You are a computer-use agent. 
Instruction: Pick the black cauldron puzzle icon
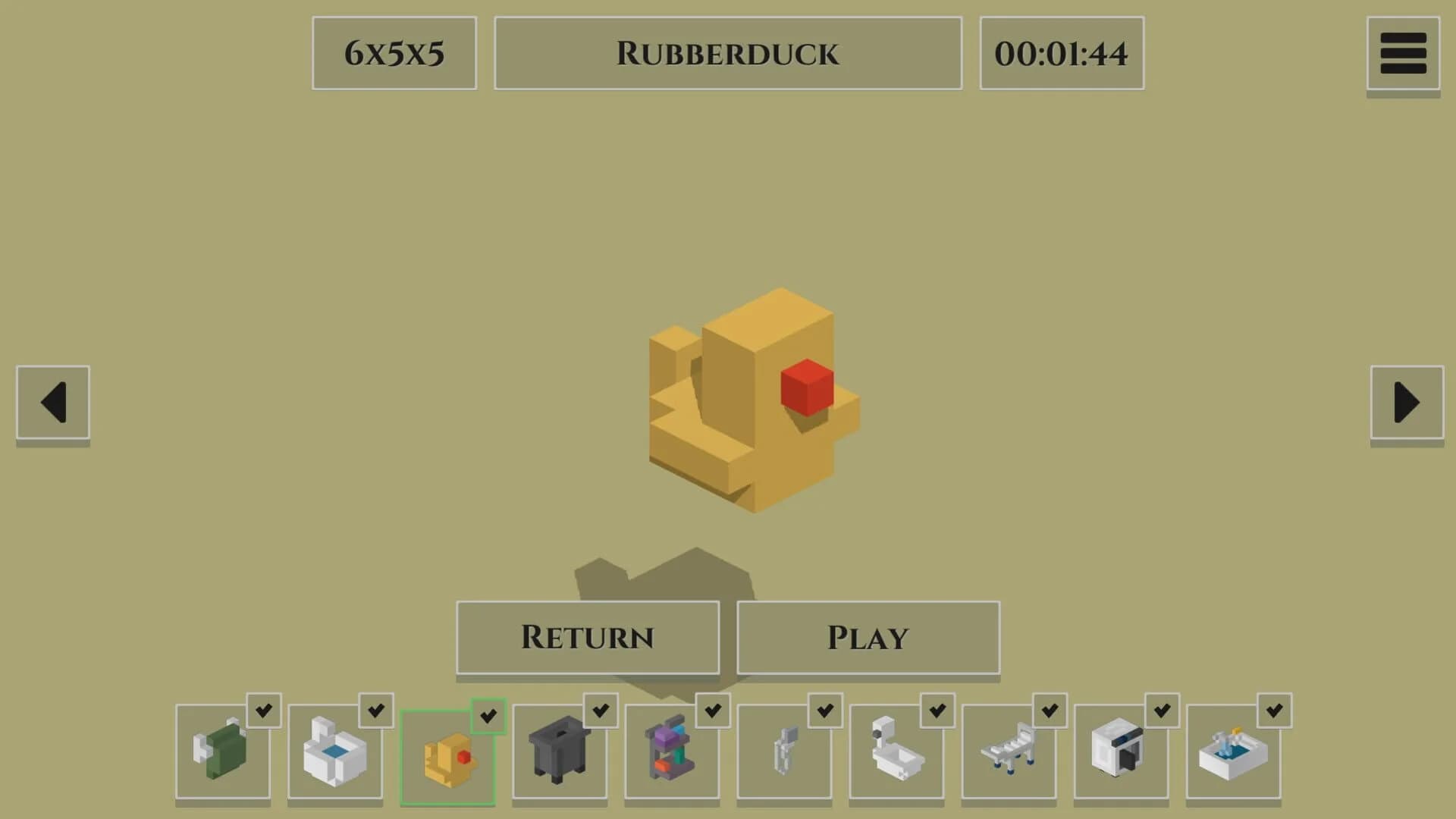point(560,758)
